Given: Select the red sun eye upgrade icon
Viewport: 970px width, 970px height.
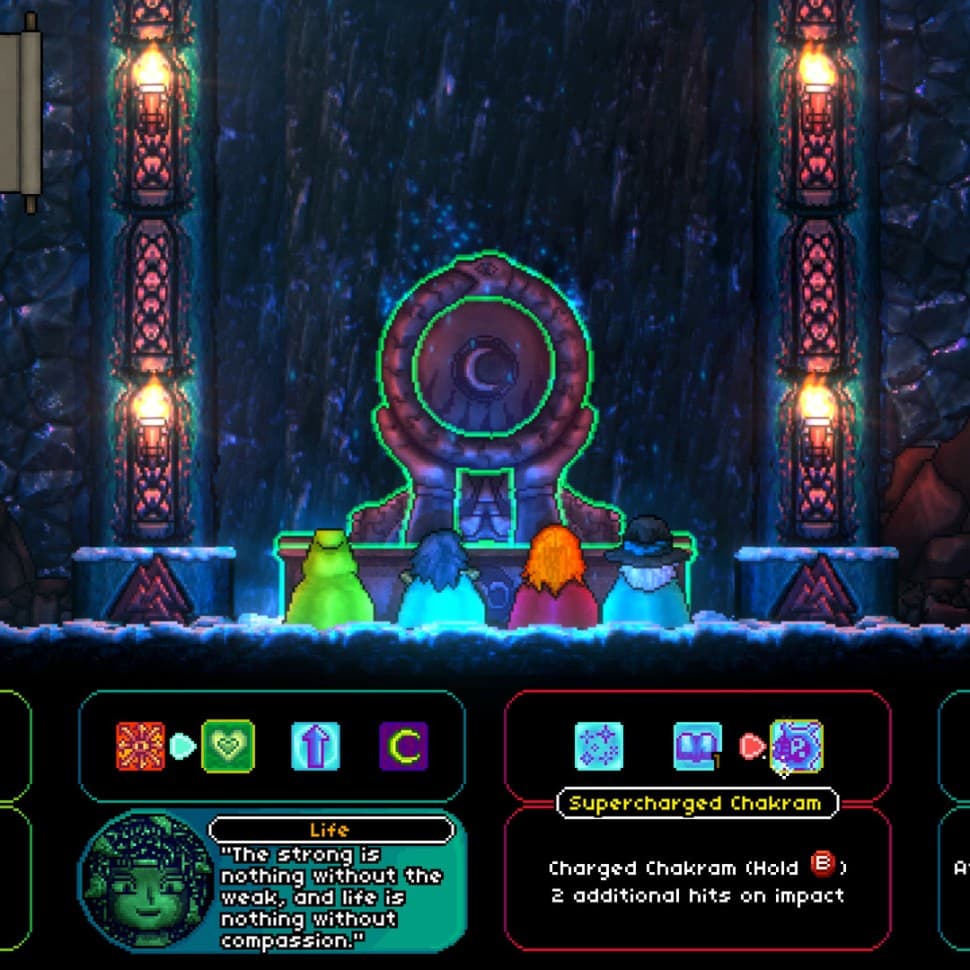Looking at the screenshot, I should 140,746.
